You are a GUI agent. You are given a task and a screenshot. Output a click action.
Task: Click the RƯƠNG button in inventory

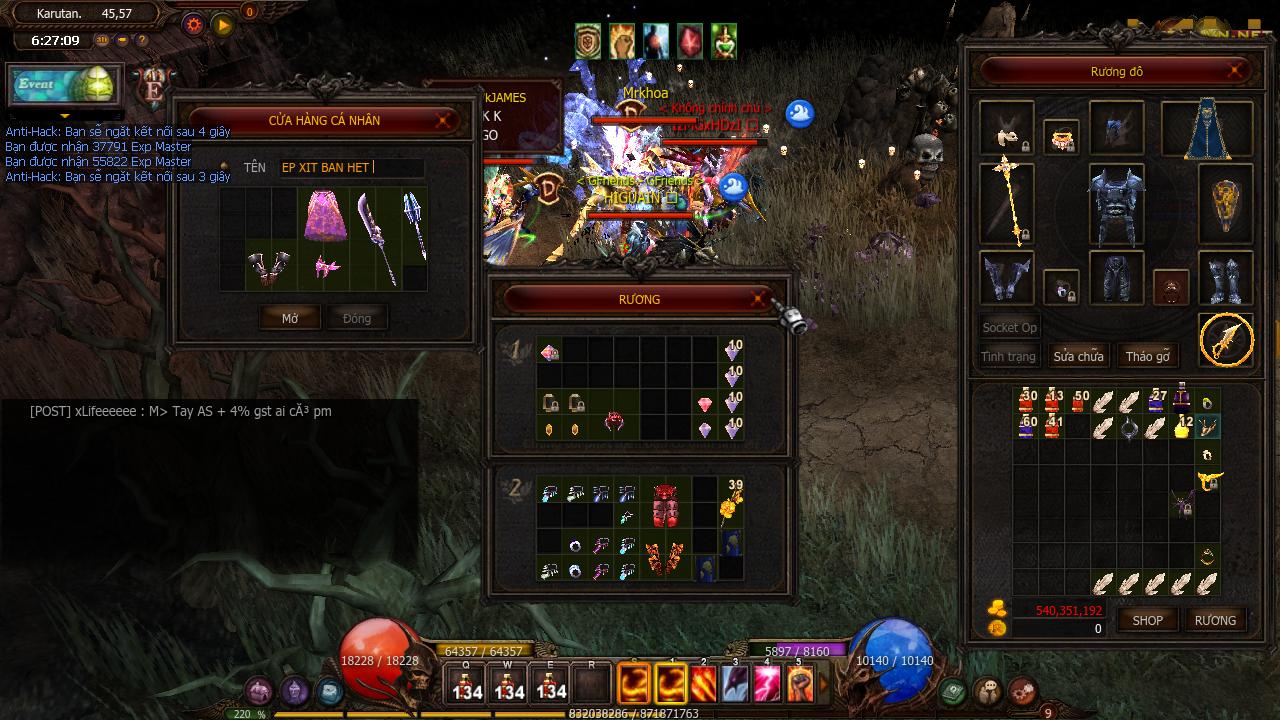pyautogui.click(x=1215, y=620)
